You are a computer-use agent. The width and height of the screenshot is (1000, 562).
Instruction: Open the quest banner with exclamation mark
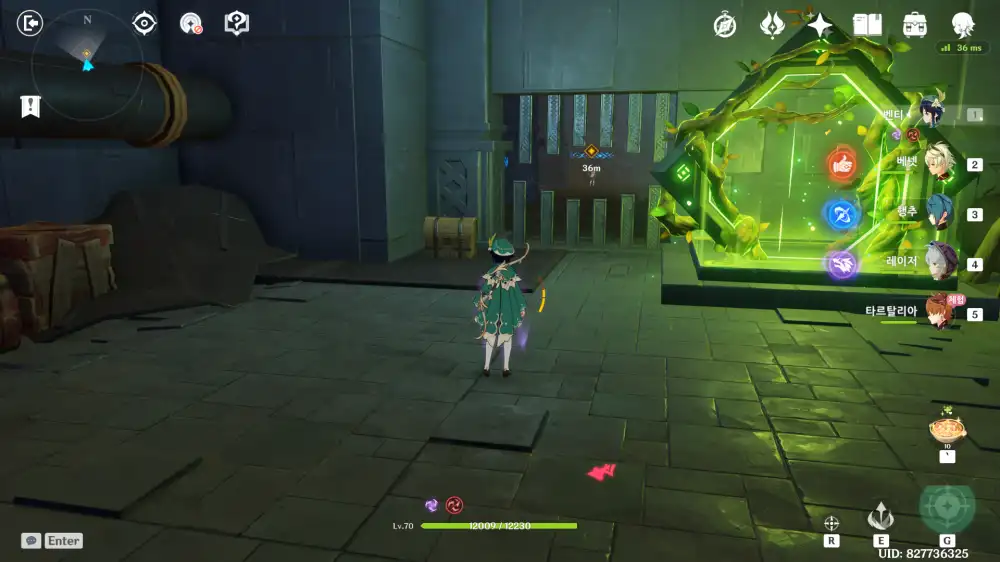31,105
